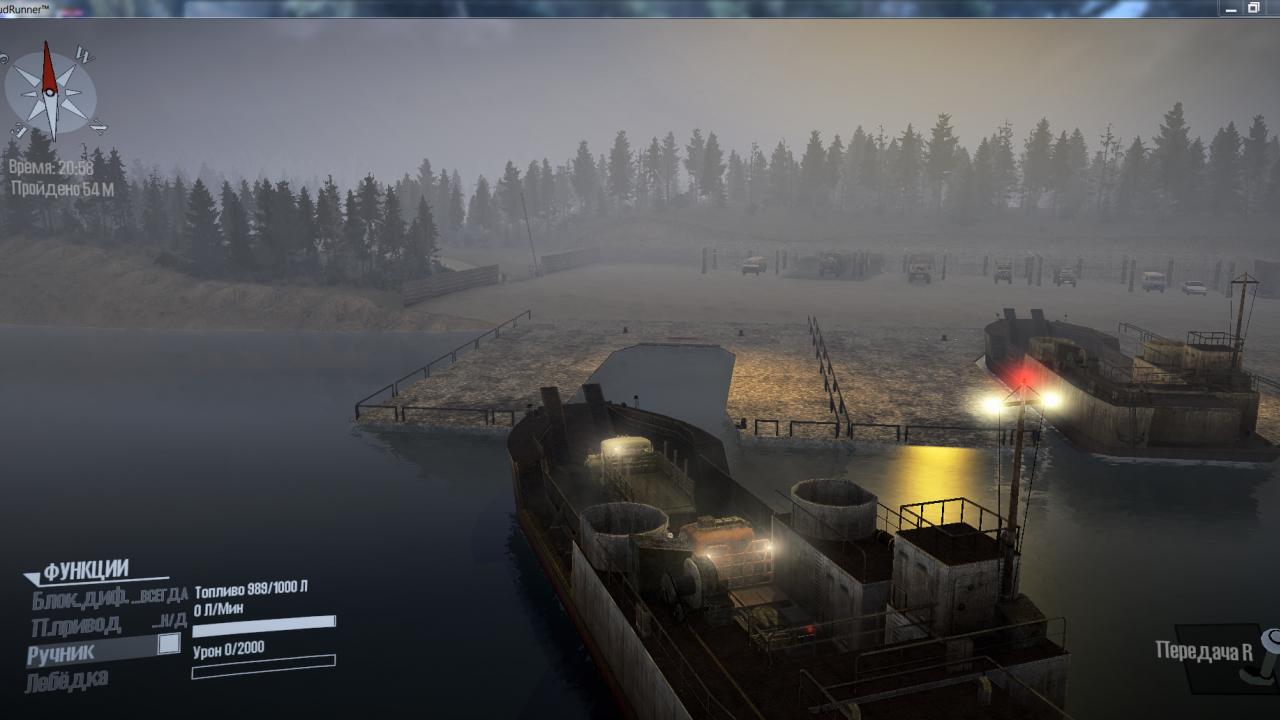Viewport: 1280px width, 720px height.
Task: Minimize the game window
Action: pos(1229,7)
